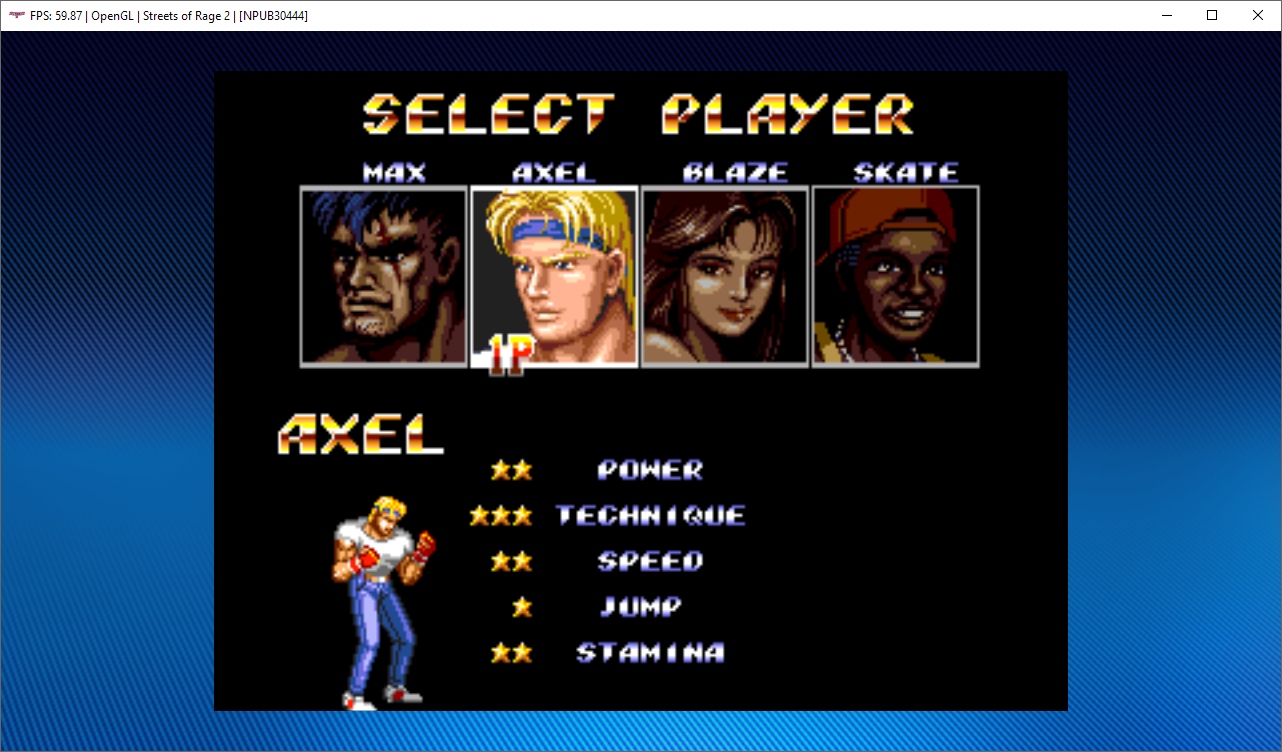The image size is (1282, 752).
Task: Pick Blaze's character portrait
Action: [x=725, y=276]
